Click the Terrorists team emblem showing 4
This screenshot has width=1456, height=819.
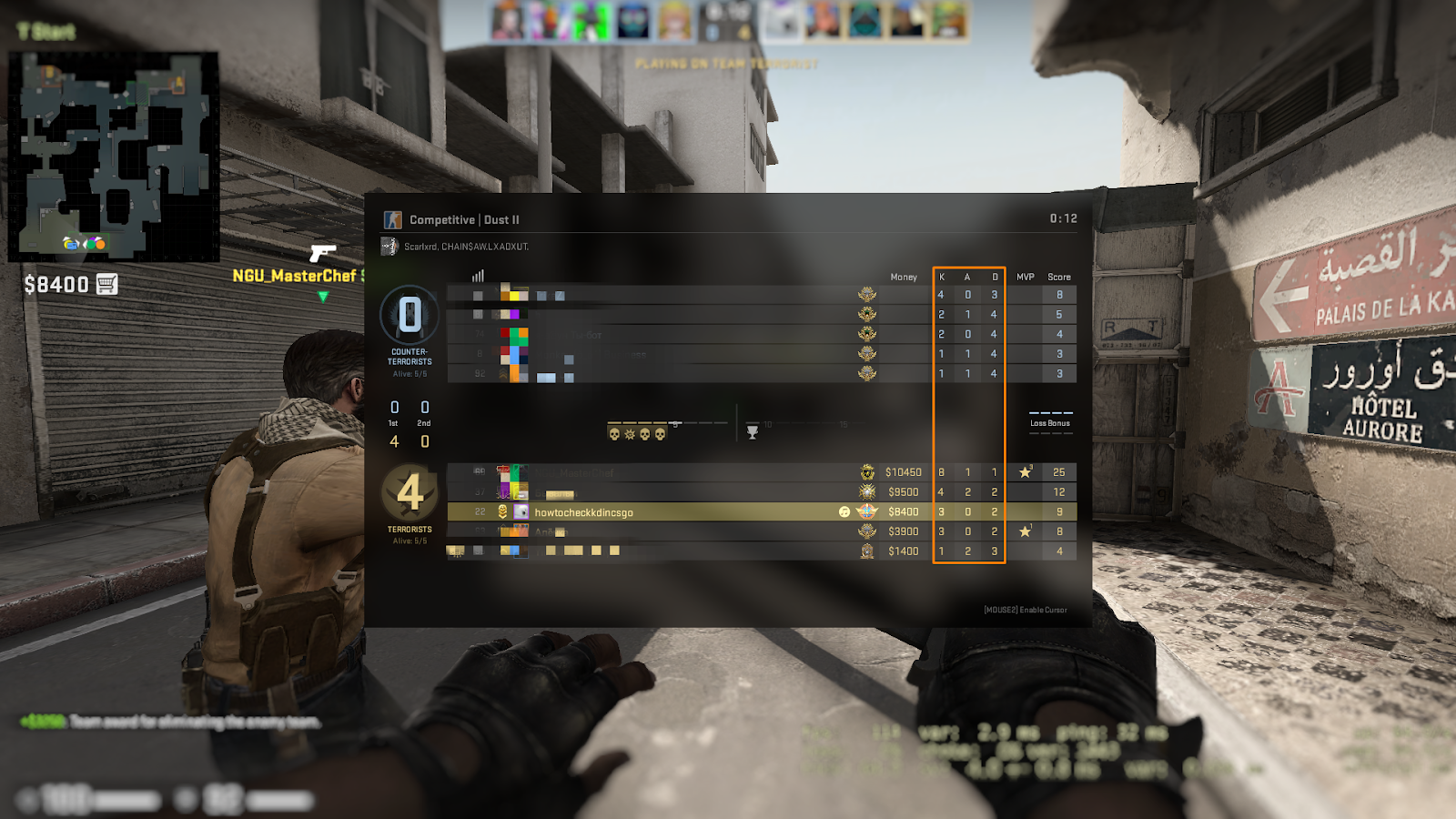tap(410, 491)
